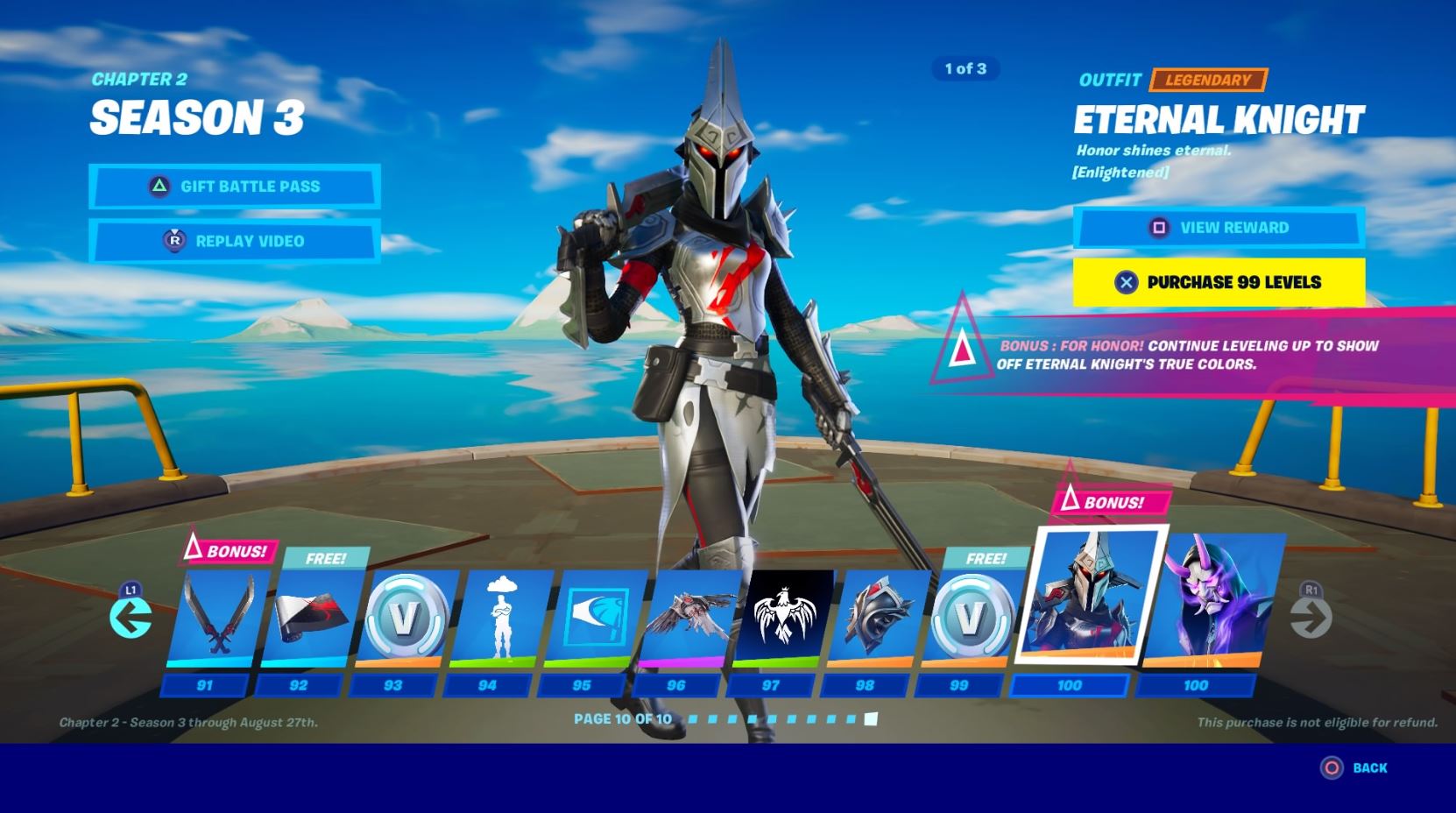1456x813 pixels.
Task: Purchase 99 Levels with the yellow button
Action: point(1218,282)
